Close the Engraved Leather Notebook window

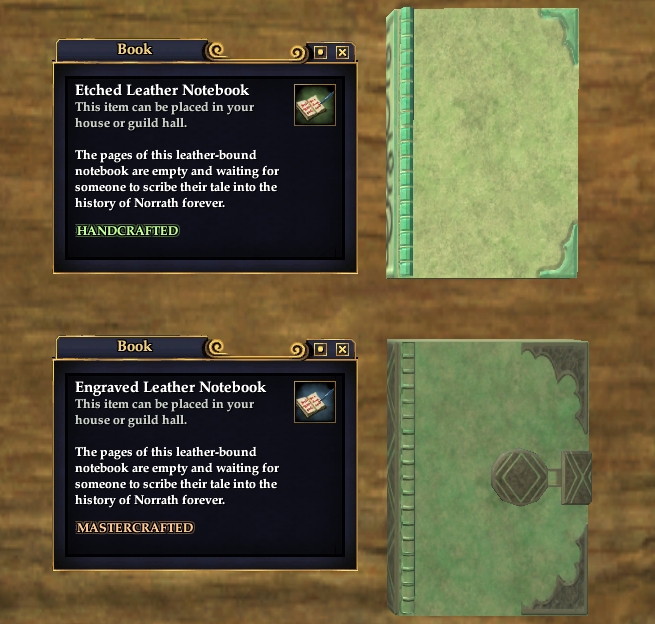click(342, 349)
